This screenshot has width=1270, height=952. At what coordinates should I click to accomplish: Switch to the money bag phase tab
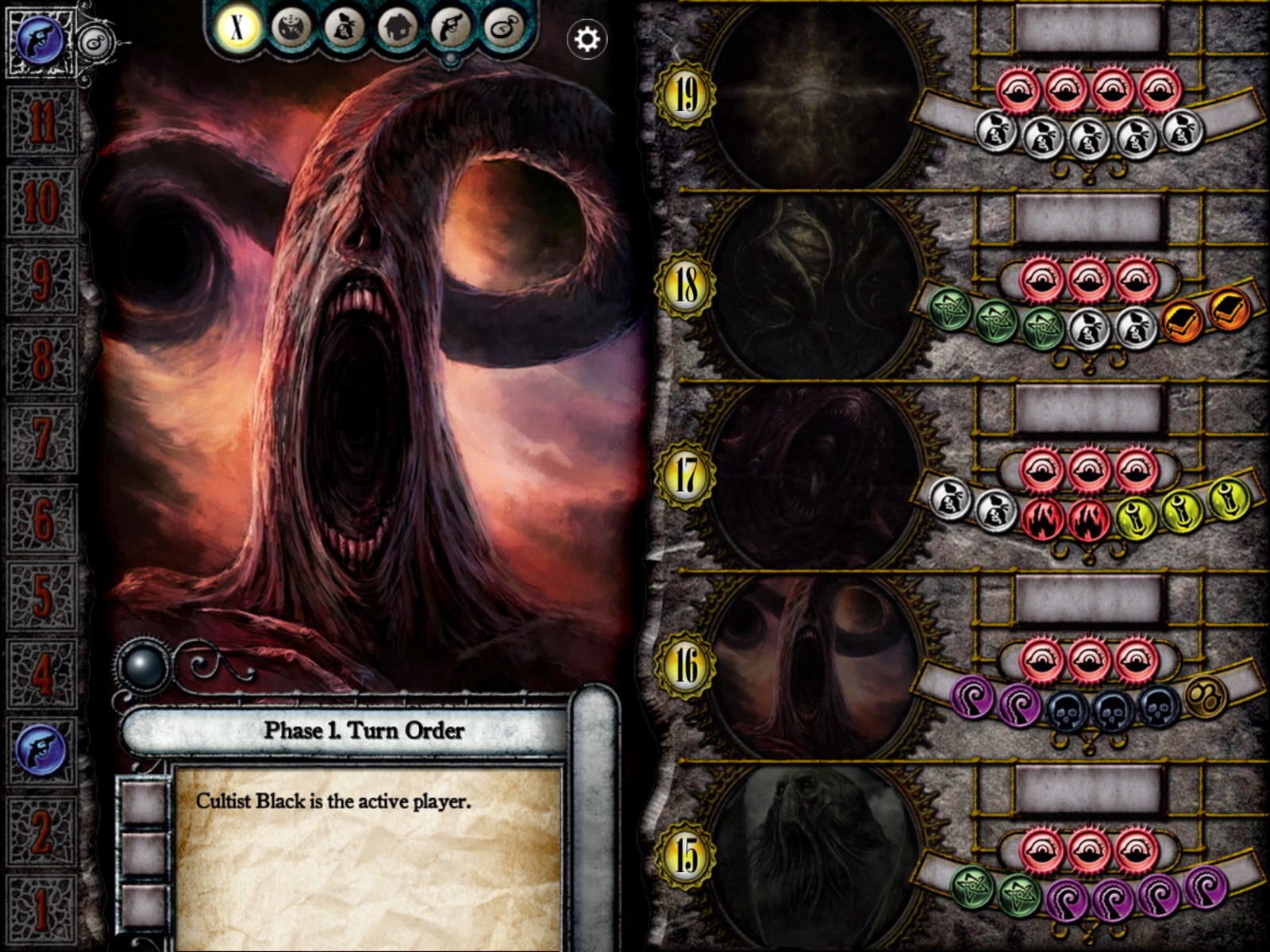(344, 28)
